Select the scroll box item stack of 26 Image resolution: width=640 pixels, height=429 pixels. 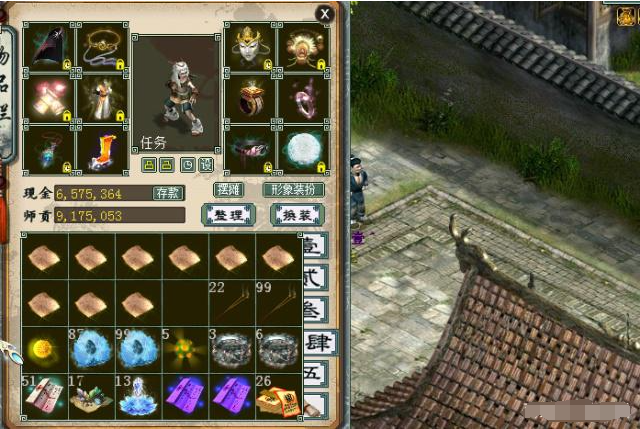(x=279, y=396)
